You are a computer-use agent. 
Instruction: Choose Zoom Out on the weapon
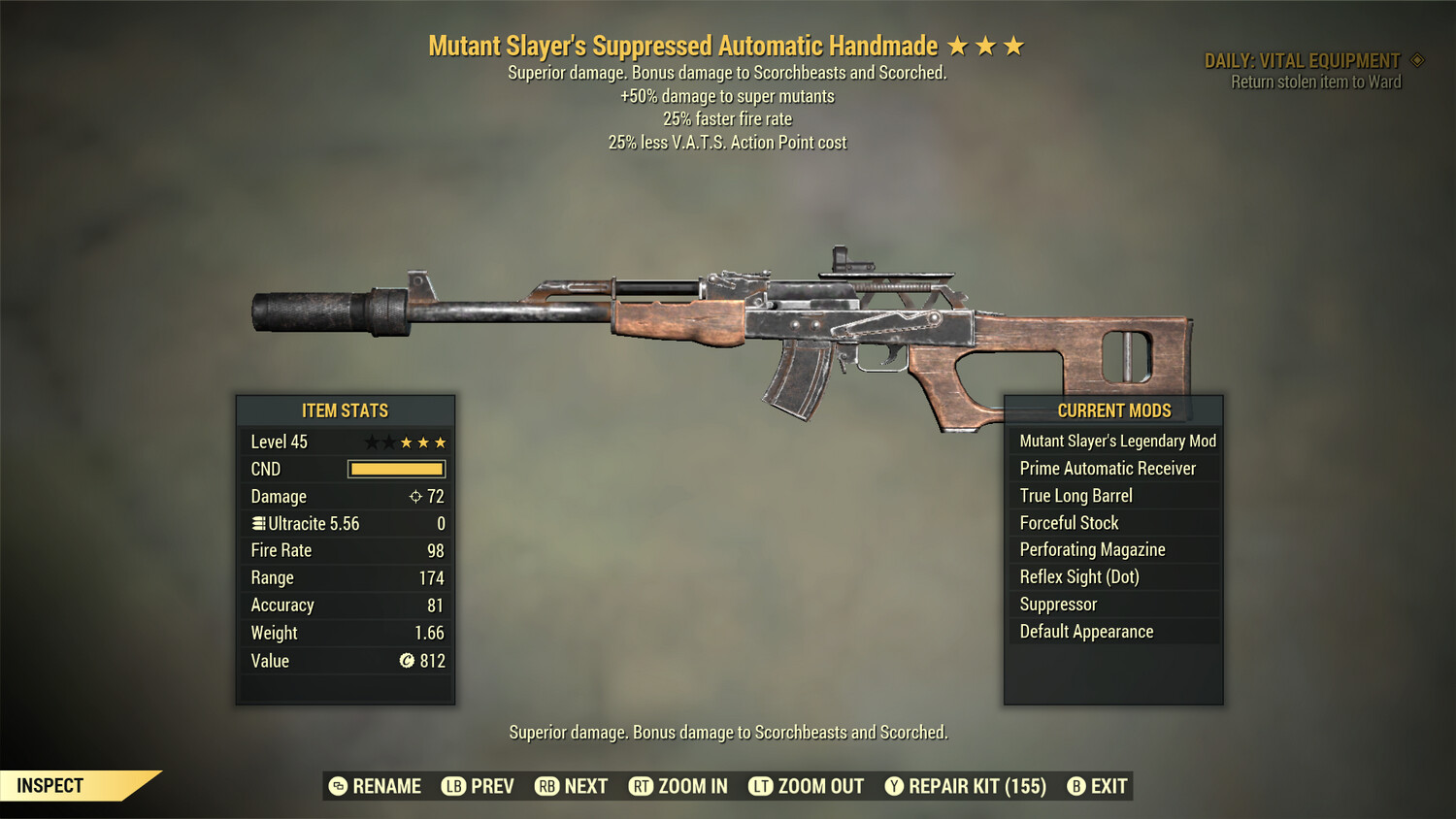(x=807, y=786)
